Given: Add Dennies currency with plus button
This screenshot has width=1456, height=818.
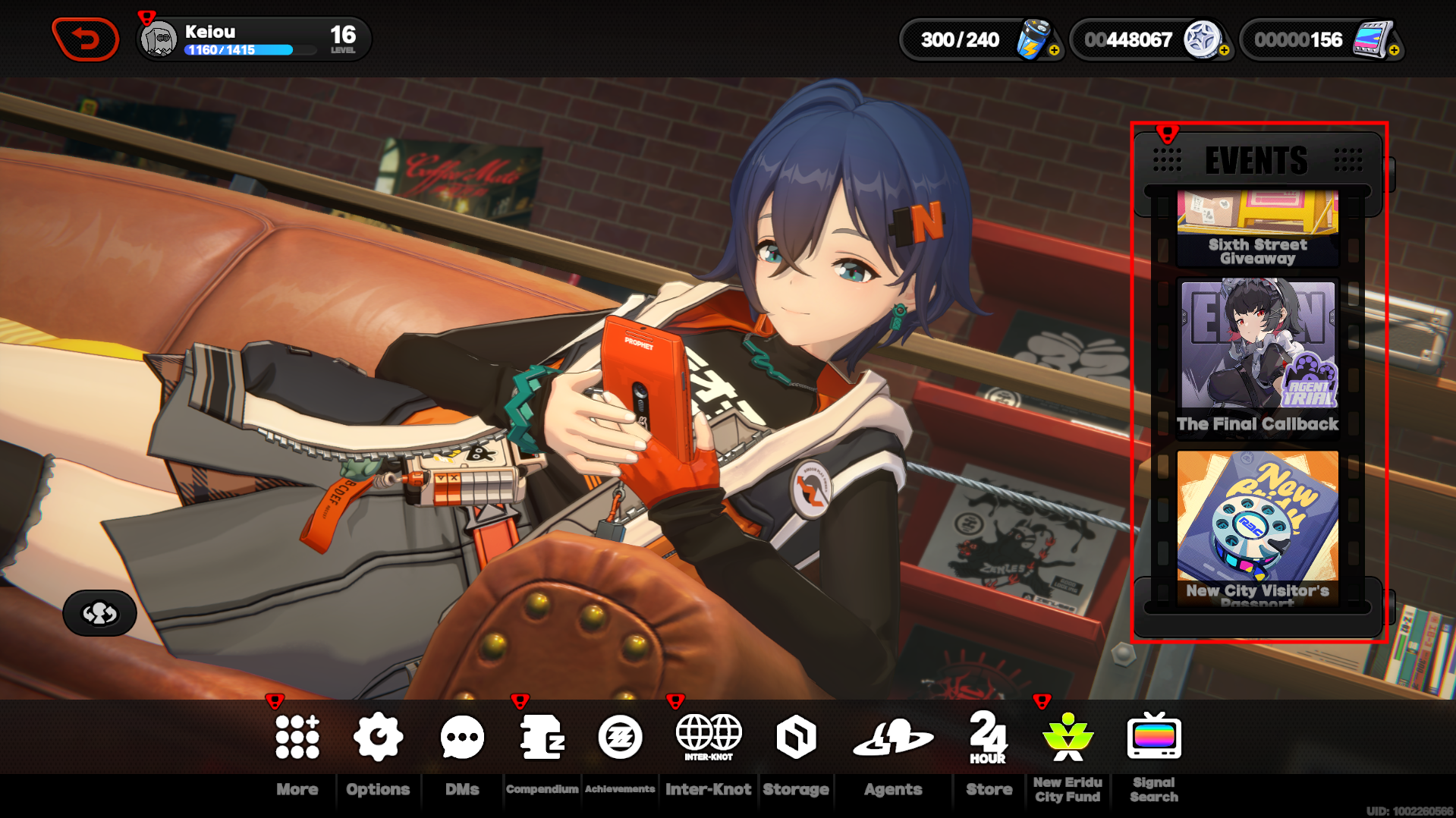Looking at the screenshot, I should click(1224, 50).
